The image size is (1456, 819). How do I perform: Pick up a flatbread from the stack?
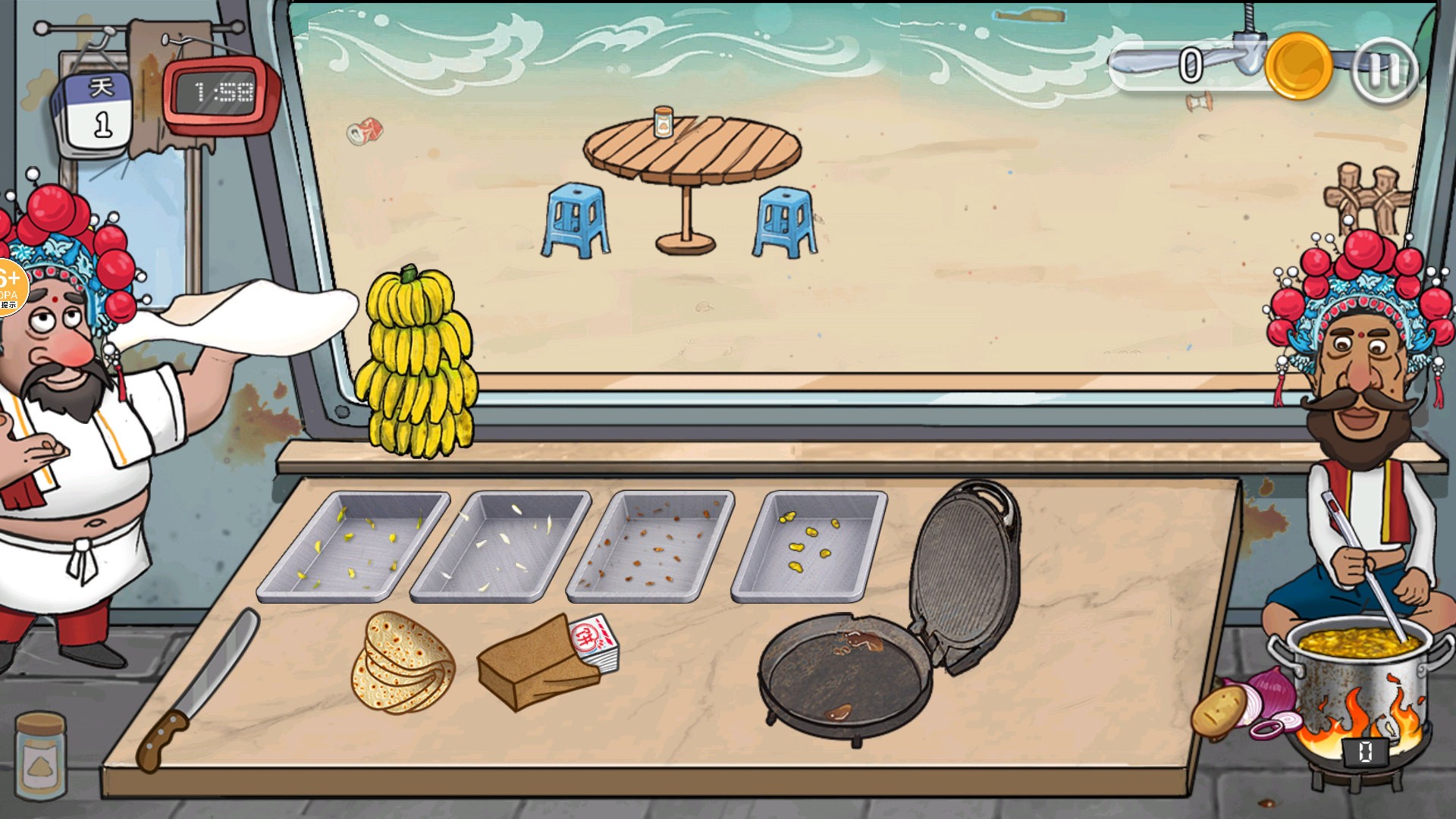(402, 664)
